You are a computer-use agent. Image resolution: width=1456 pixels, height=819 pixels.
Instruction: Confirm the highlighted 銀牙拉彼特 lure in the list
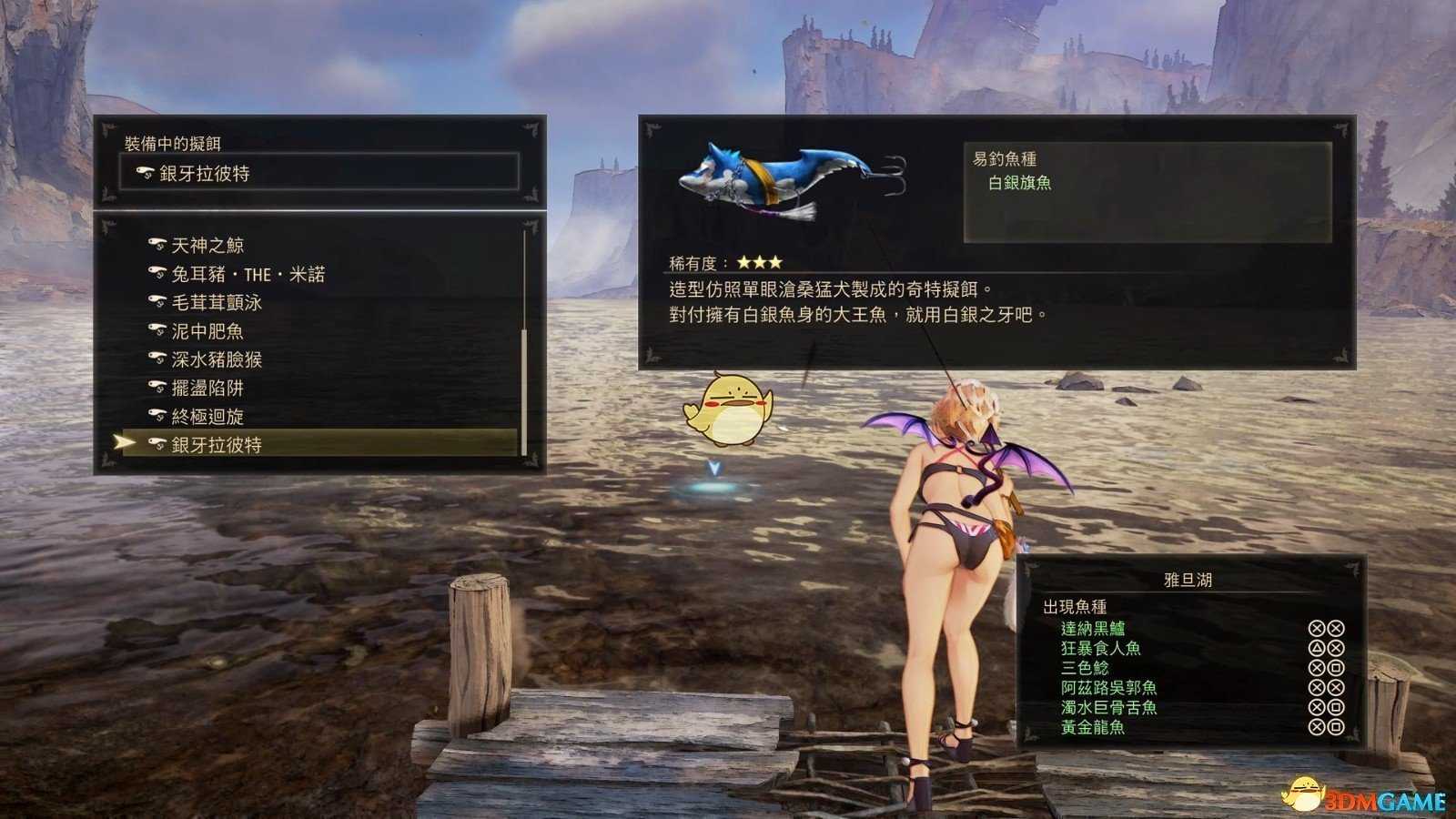coord(217,445)
